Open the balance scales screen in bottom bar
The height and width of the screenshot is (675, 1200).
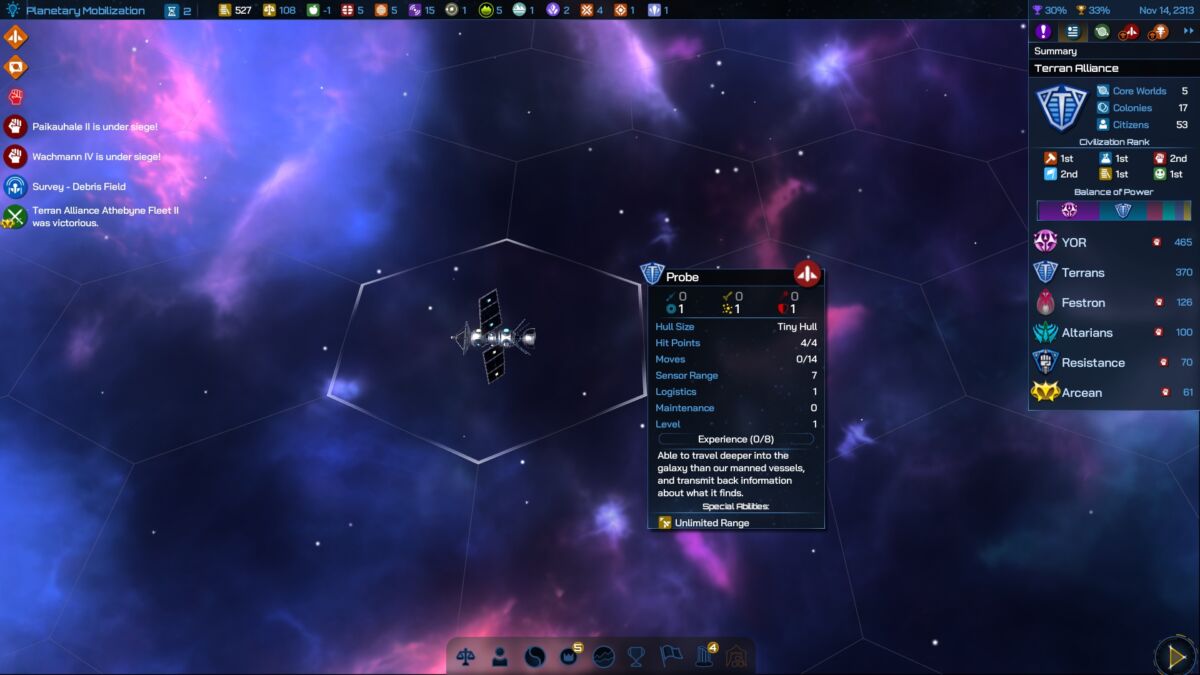[466, 656]
